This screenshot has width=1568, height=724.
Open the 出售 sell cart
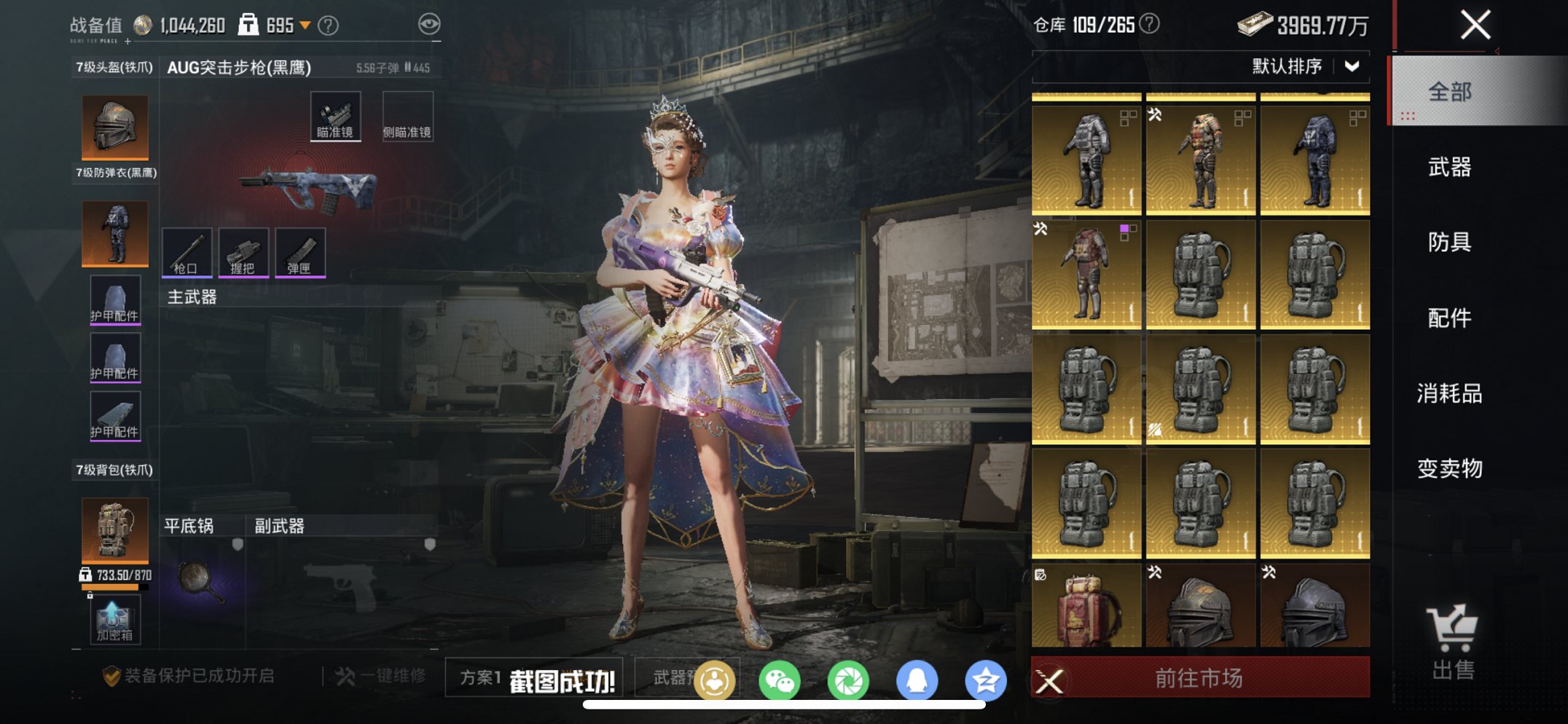click(1452, 642)
